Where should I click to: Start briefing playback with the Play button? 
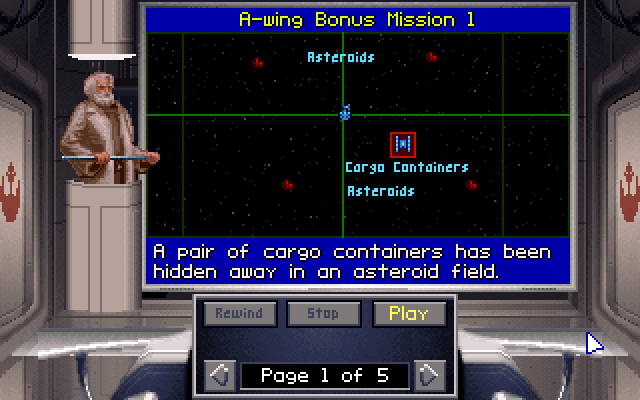409,314
